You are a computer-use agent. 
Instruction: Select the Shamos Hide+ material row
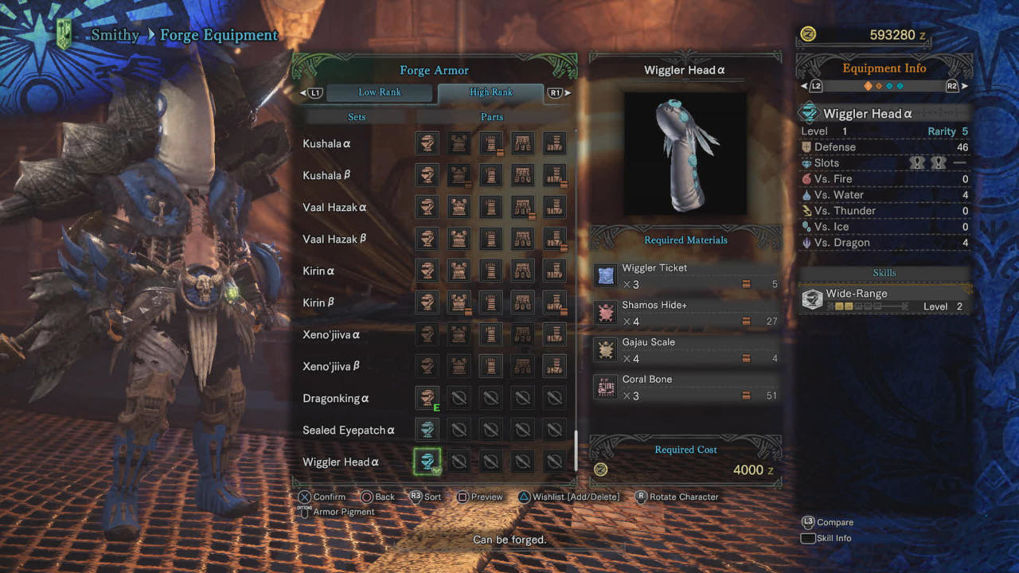(x=686, y=313)
